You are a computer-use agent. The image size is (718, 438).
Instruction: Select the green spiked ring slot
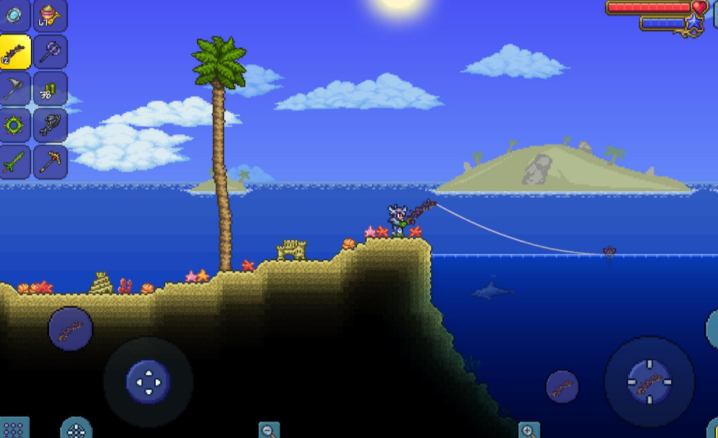14,125
